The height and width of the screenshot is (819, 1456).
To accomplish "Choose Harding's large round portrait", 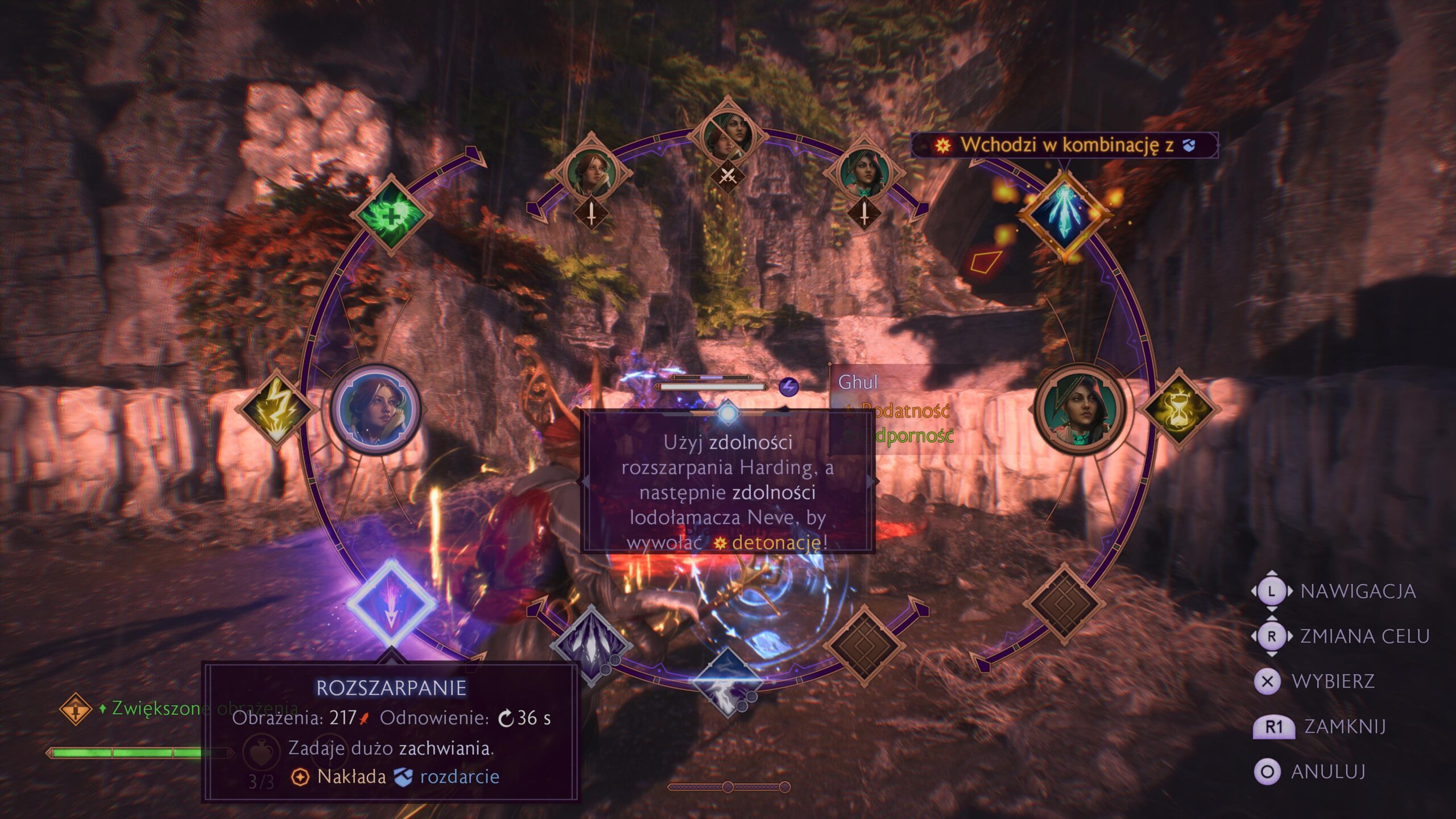I will [x=375, y=408].
